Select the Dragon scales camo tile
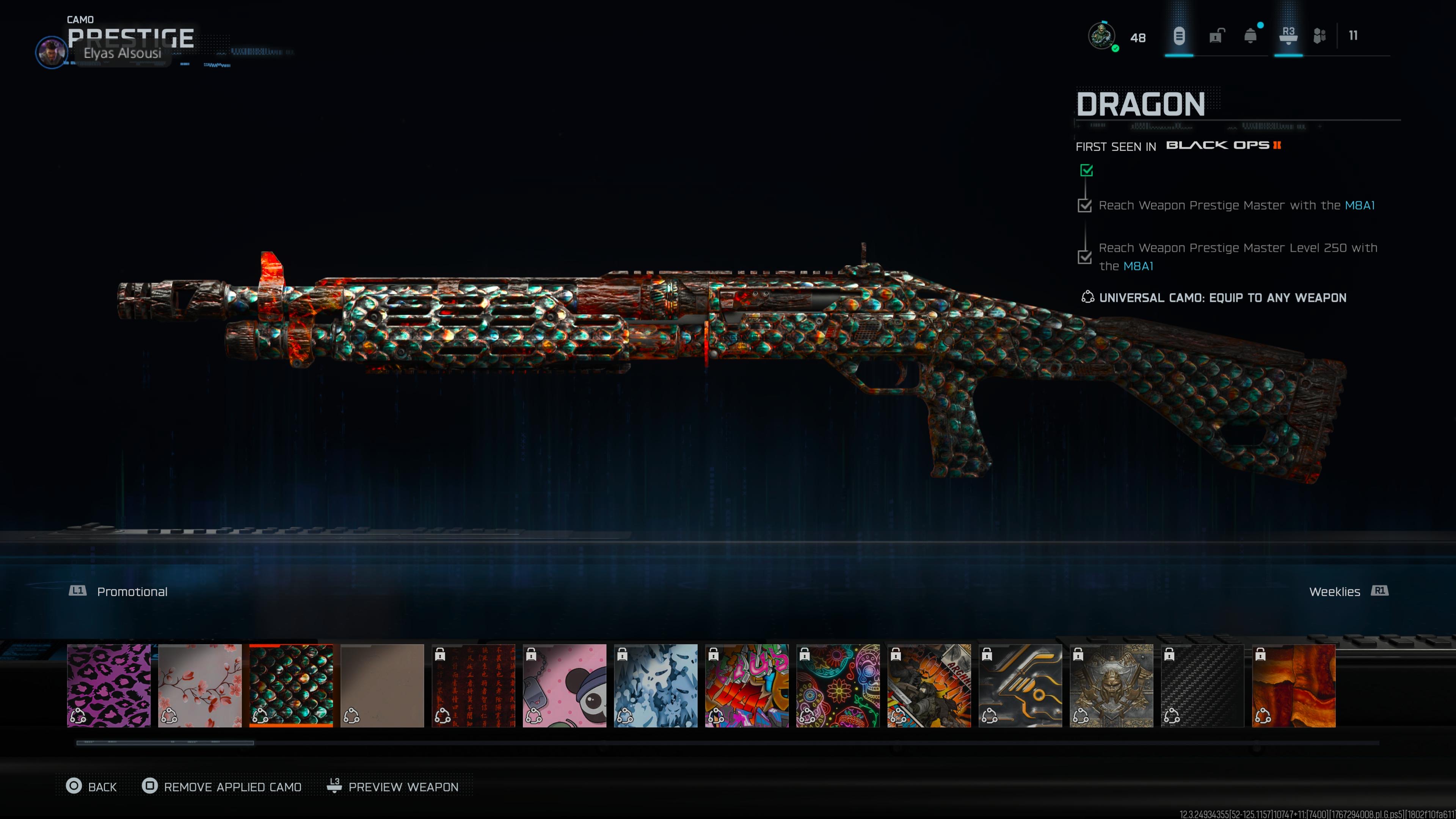Screen dimensions: 1456x819 [291, 685]
